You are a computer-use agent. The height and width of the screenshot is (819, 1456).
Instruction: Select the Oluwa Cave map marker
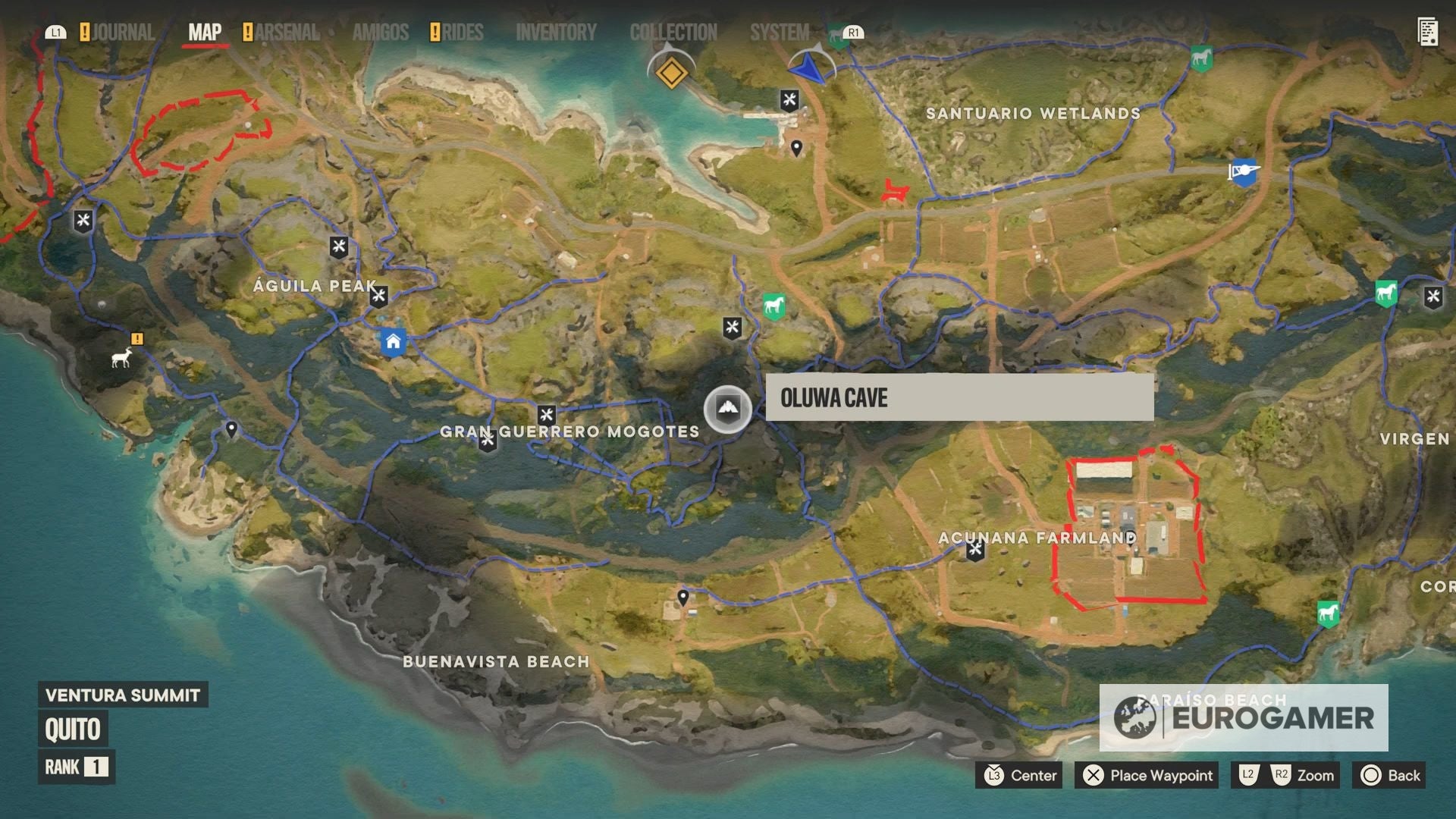[x=728, y=409]
